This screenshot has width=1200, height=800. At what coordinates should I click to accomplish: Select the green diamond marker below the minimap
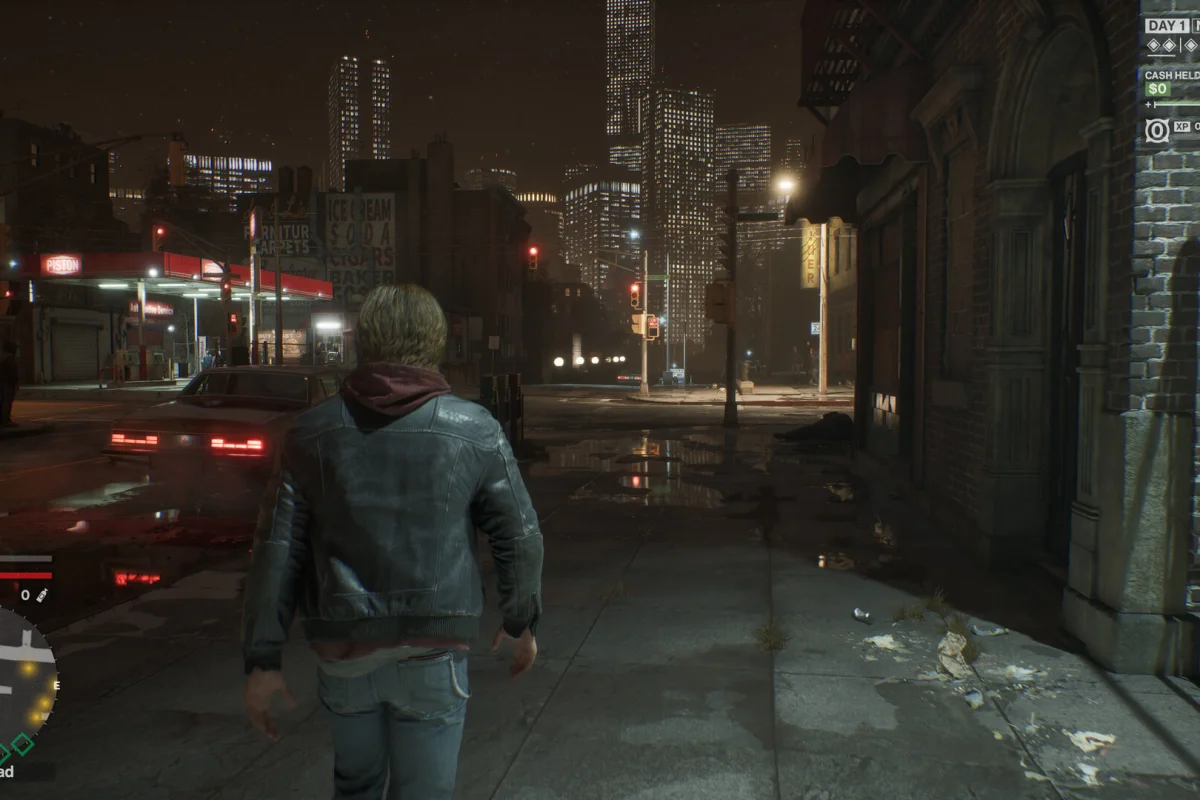pyautogui.click(x=22, y=745)
